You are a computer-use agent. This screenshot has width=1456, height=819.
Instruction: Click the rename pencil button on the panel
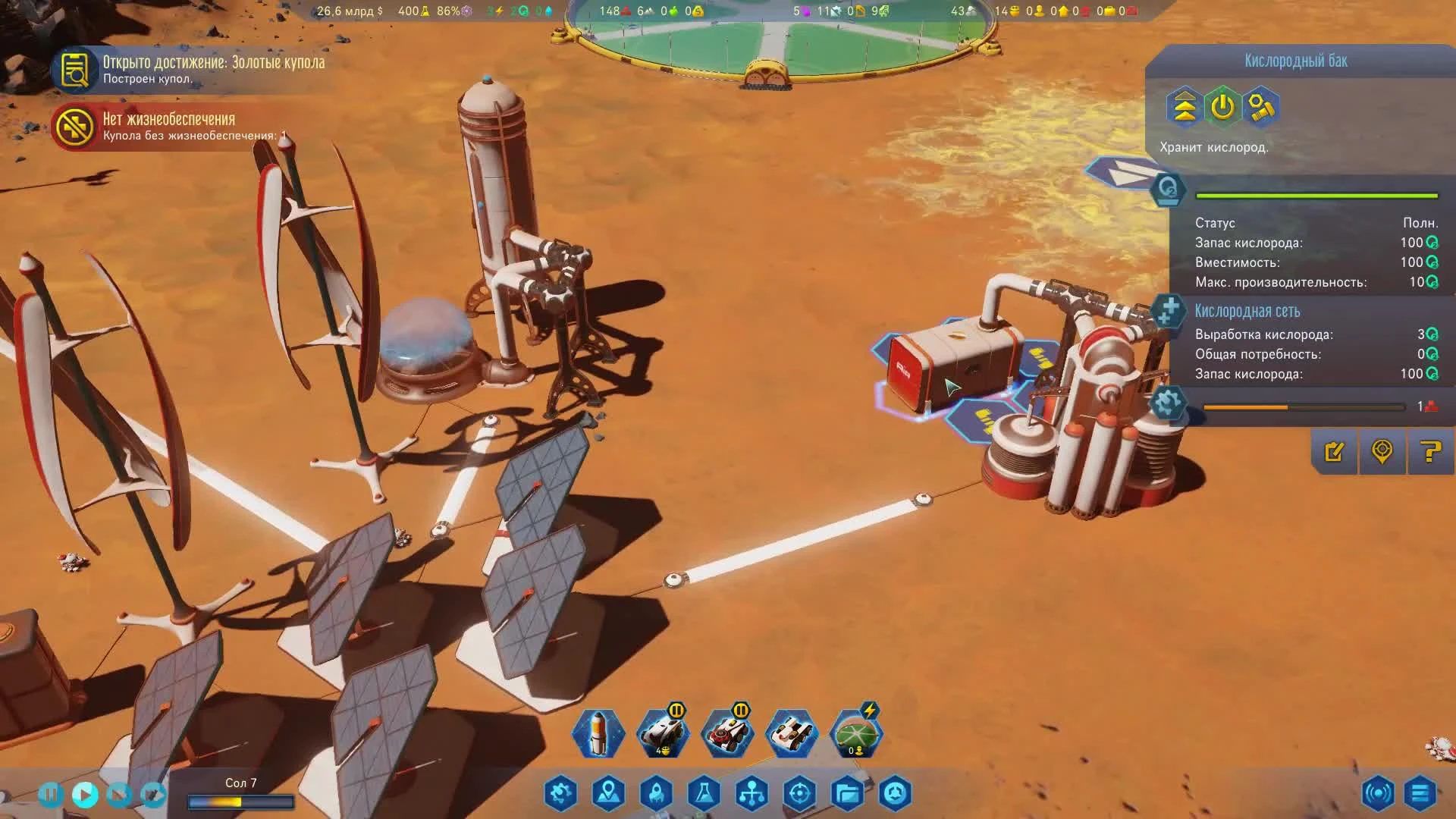click(x=1335, y=453)
